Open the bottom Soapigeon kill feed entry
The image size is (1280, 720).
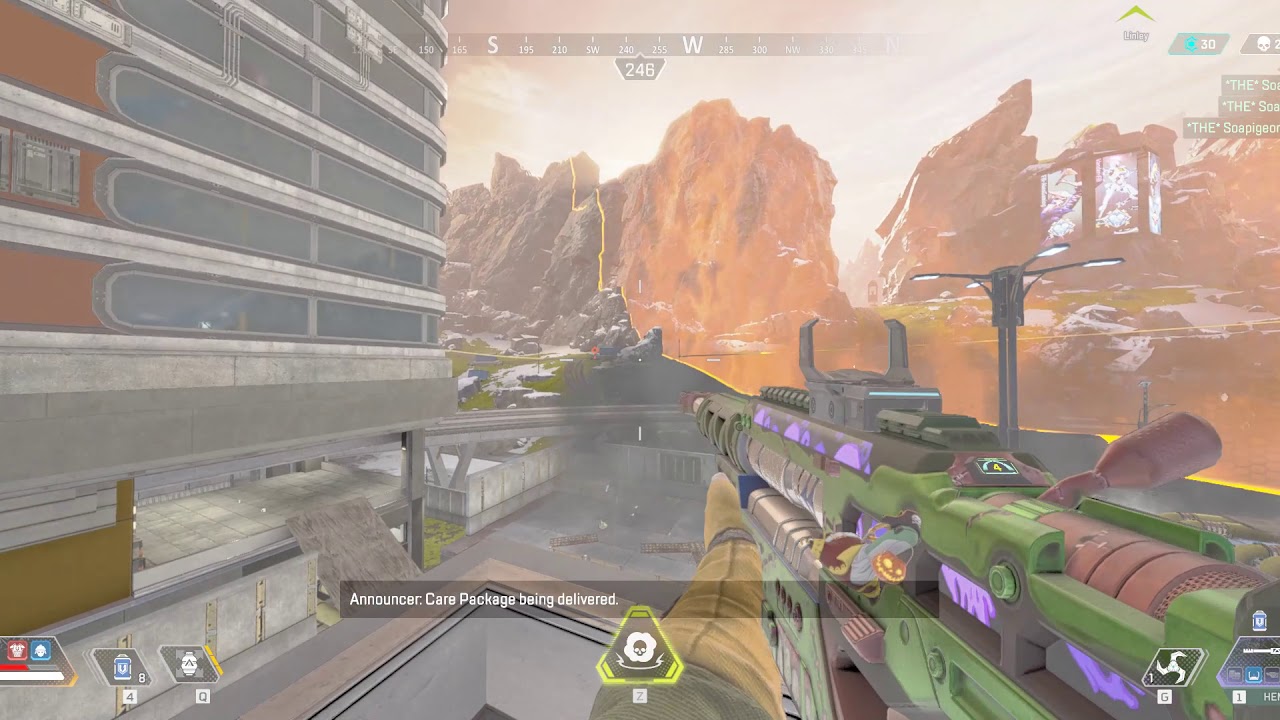[x=1232, y=128]
